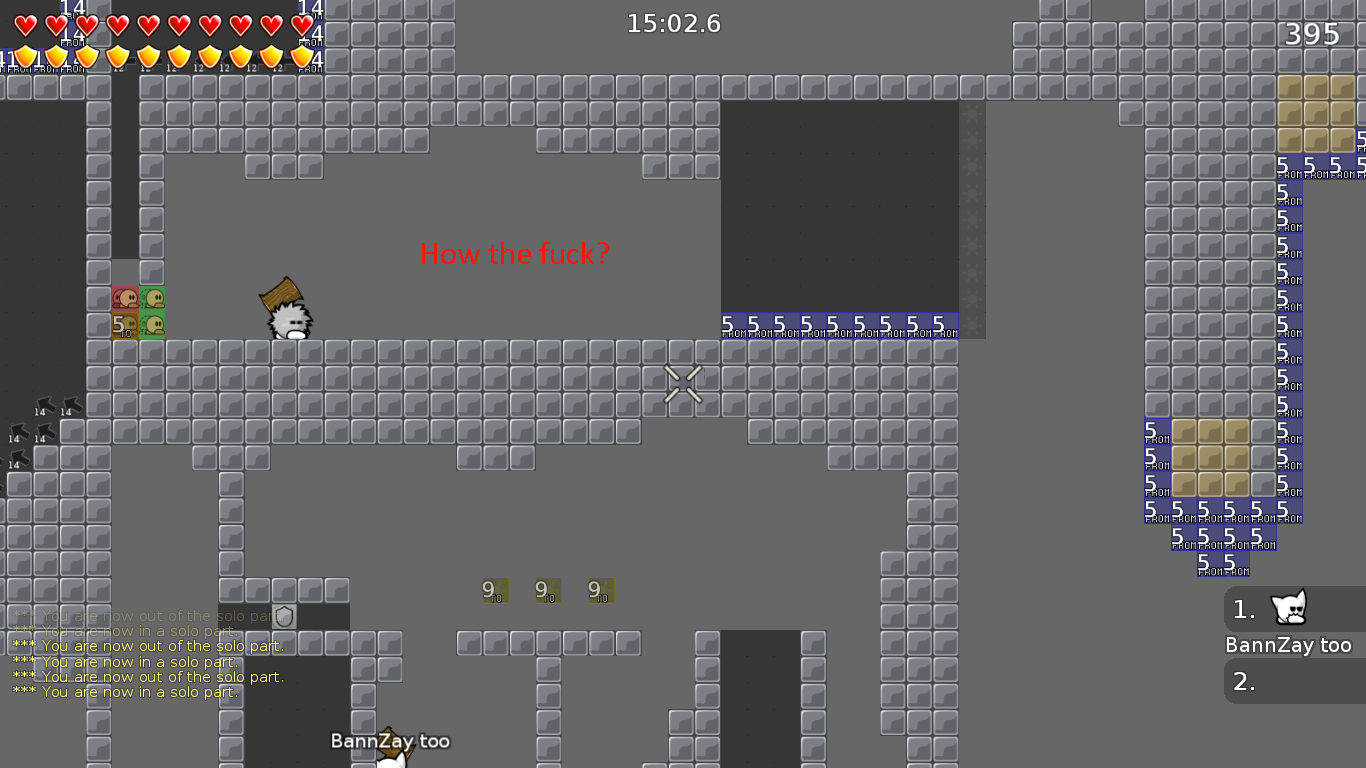Click the crosshair in the middle of the map
The width and height of the screenshot is (1366, 768).
click(x=683, y=383)
